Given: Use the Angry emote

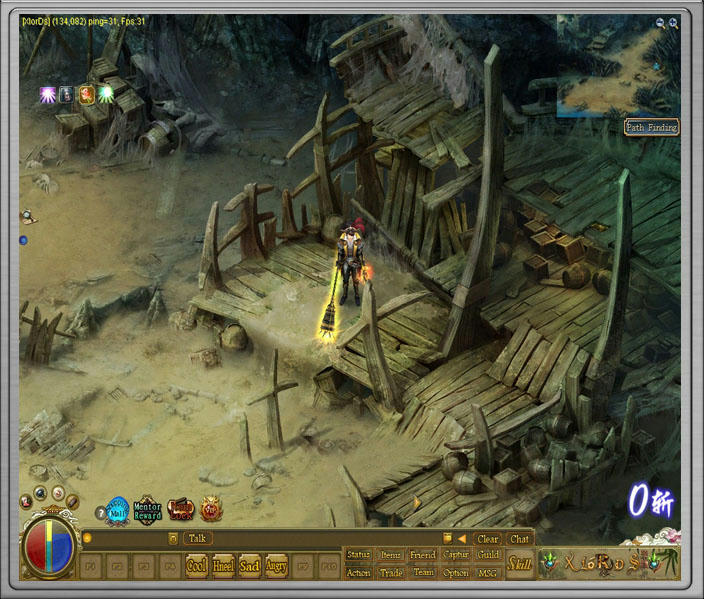Looking at the screenshot, I should 276,566.
